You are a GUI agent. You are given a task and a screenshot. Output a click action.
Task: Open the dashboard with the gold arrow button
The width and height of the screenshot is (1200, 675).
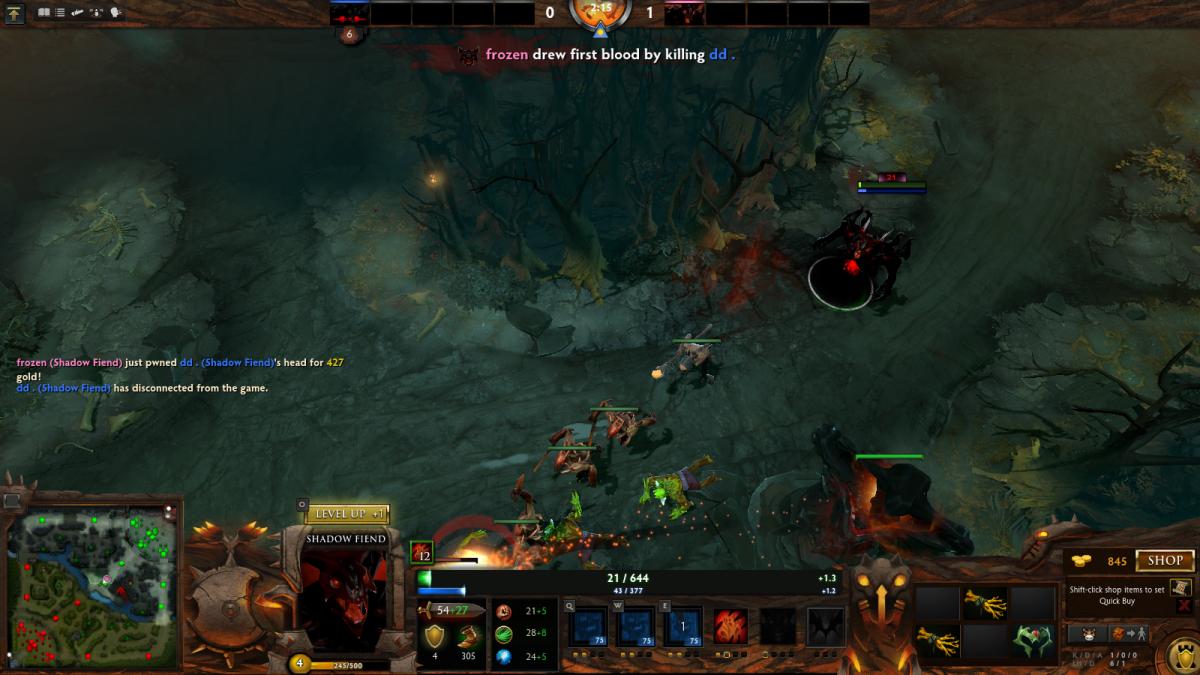point(15,14)
